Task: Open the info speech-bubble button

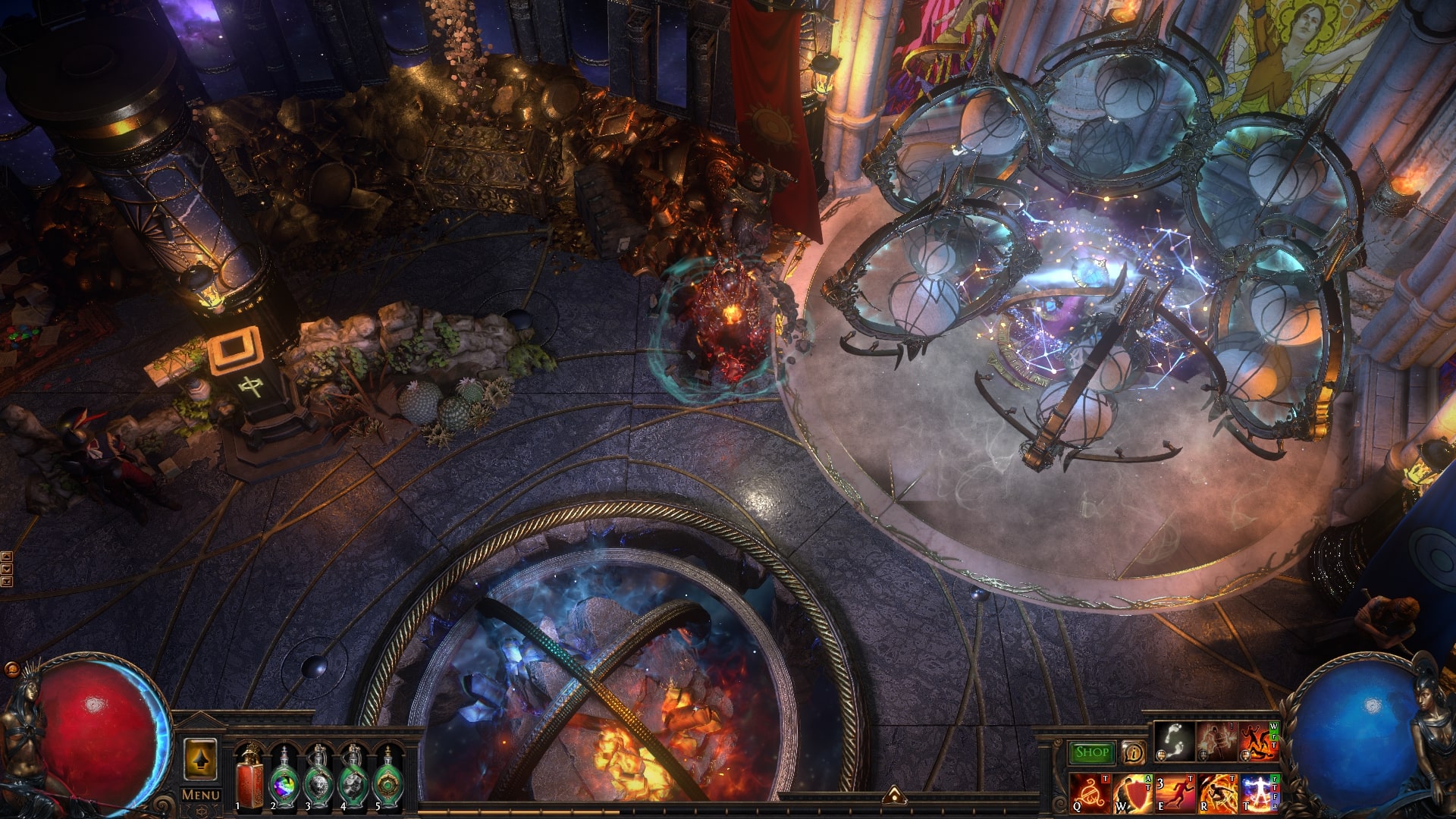Action: click(x=1134, y=752)
